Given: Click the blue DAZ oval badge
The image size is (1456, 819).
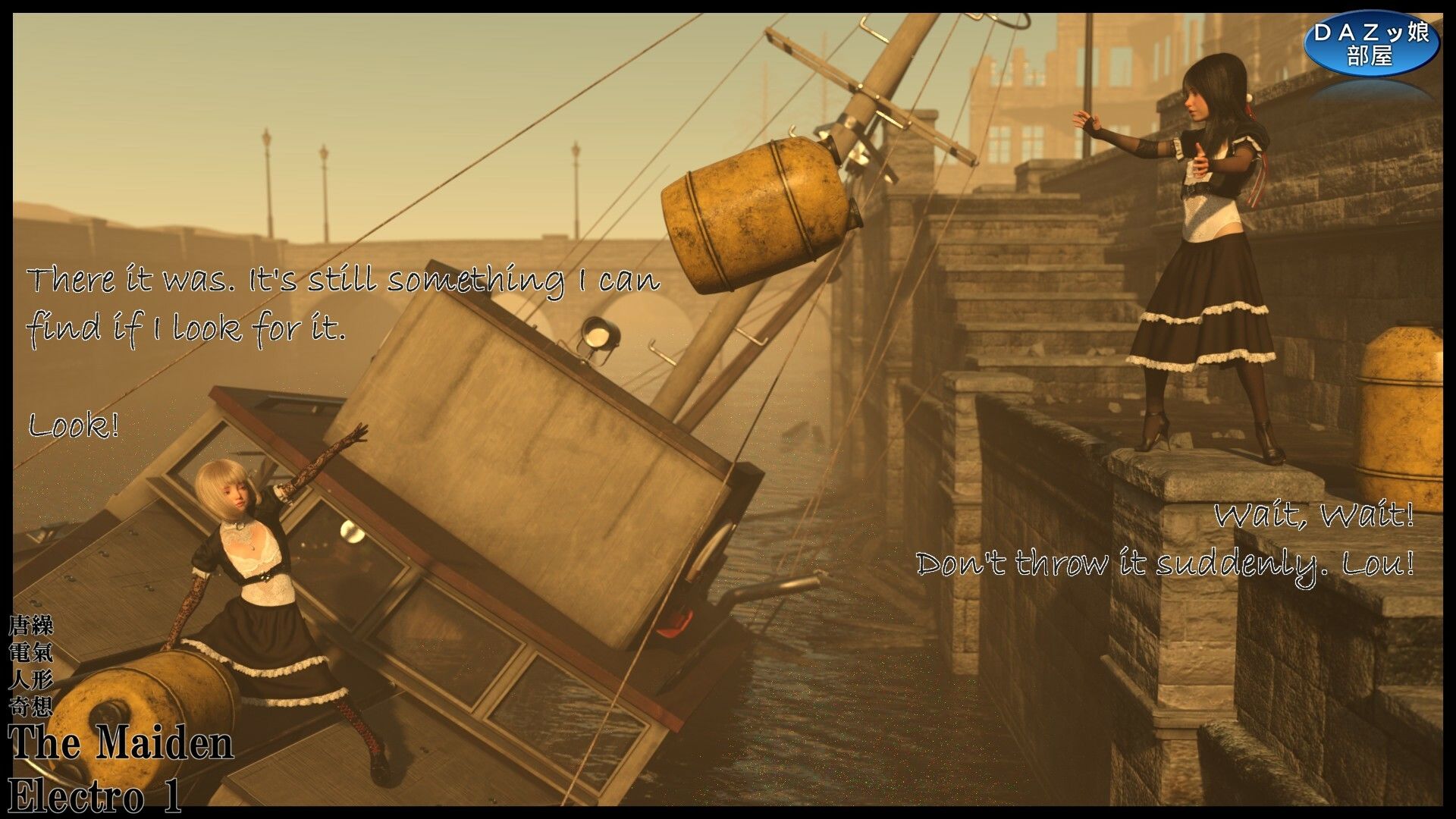Looking at the screenshot, I should 1371,43.
